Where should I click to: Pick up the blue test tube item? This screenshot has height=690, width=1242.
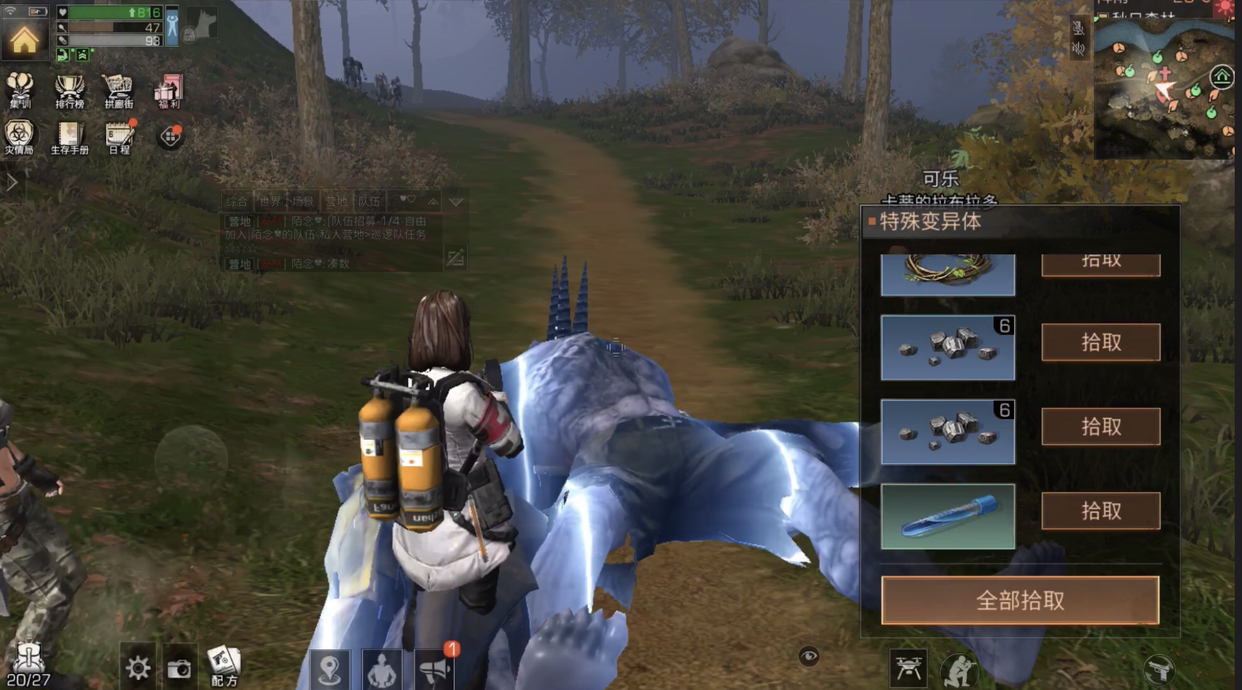point(1100,511)
